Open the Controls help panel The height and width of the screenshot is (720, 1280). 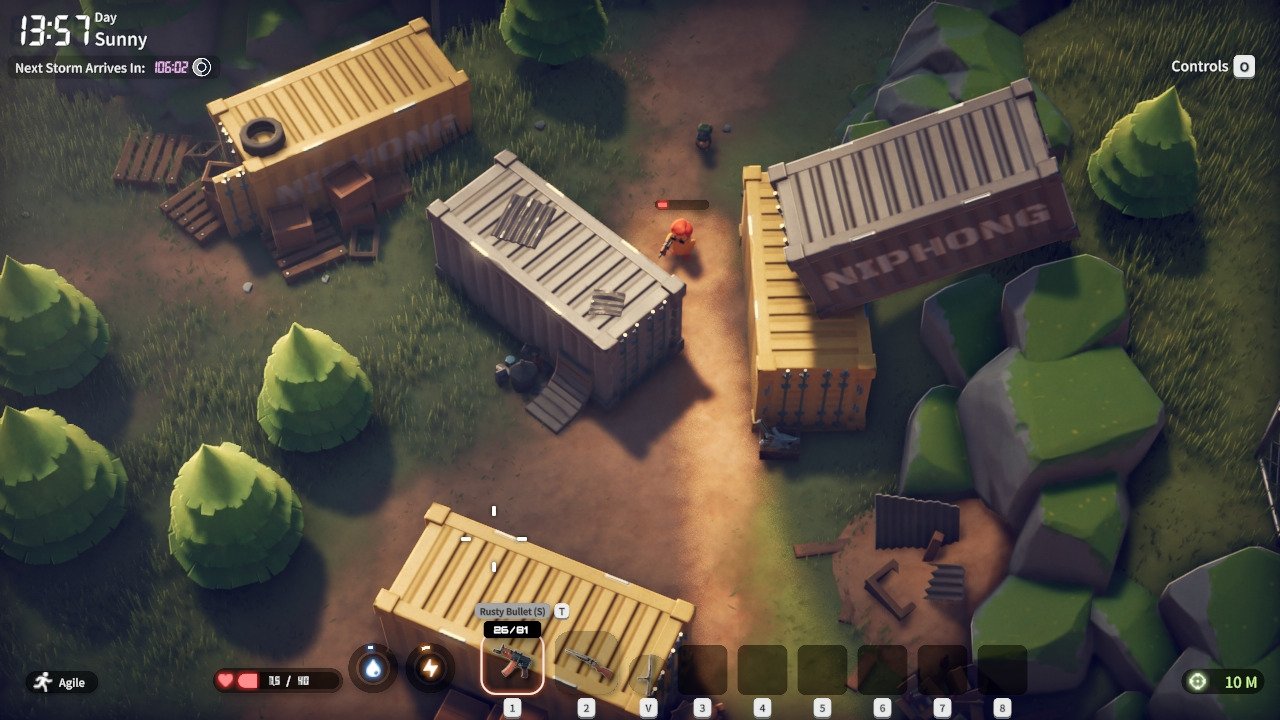pyautogui.click(x=1212, y=67)
